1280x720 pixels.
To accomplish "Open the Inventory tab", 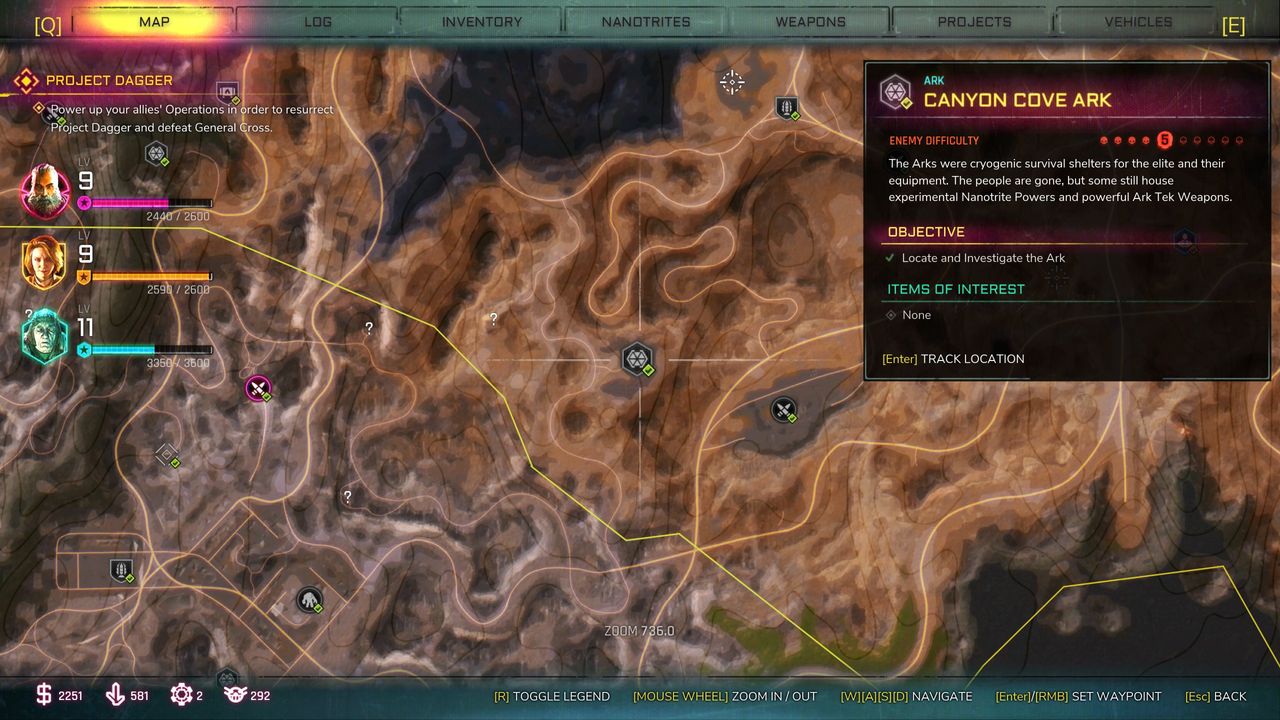I will coord(482,21).
